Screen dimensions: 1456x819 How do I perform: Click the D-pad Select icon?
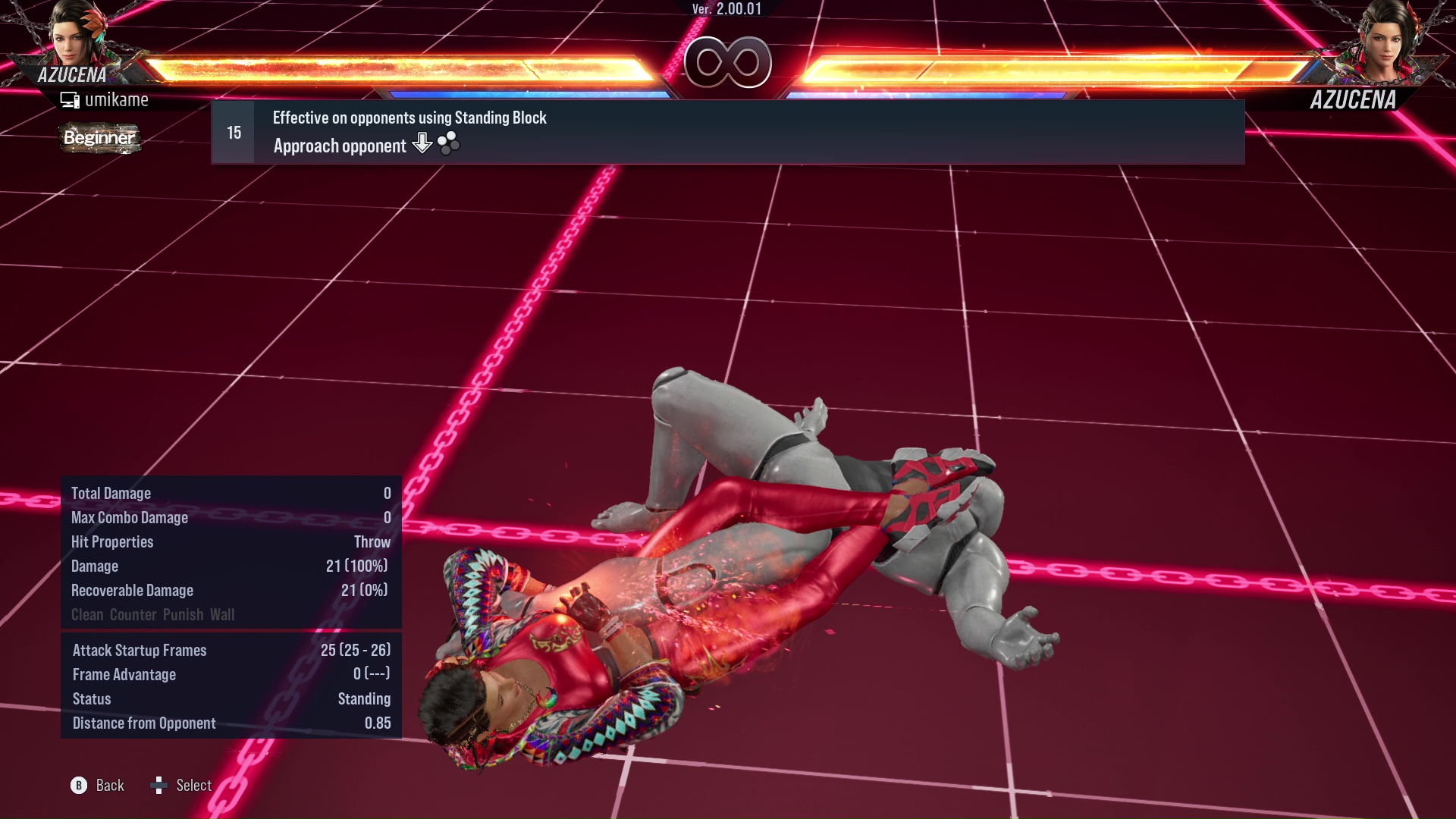160,785
